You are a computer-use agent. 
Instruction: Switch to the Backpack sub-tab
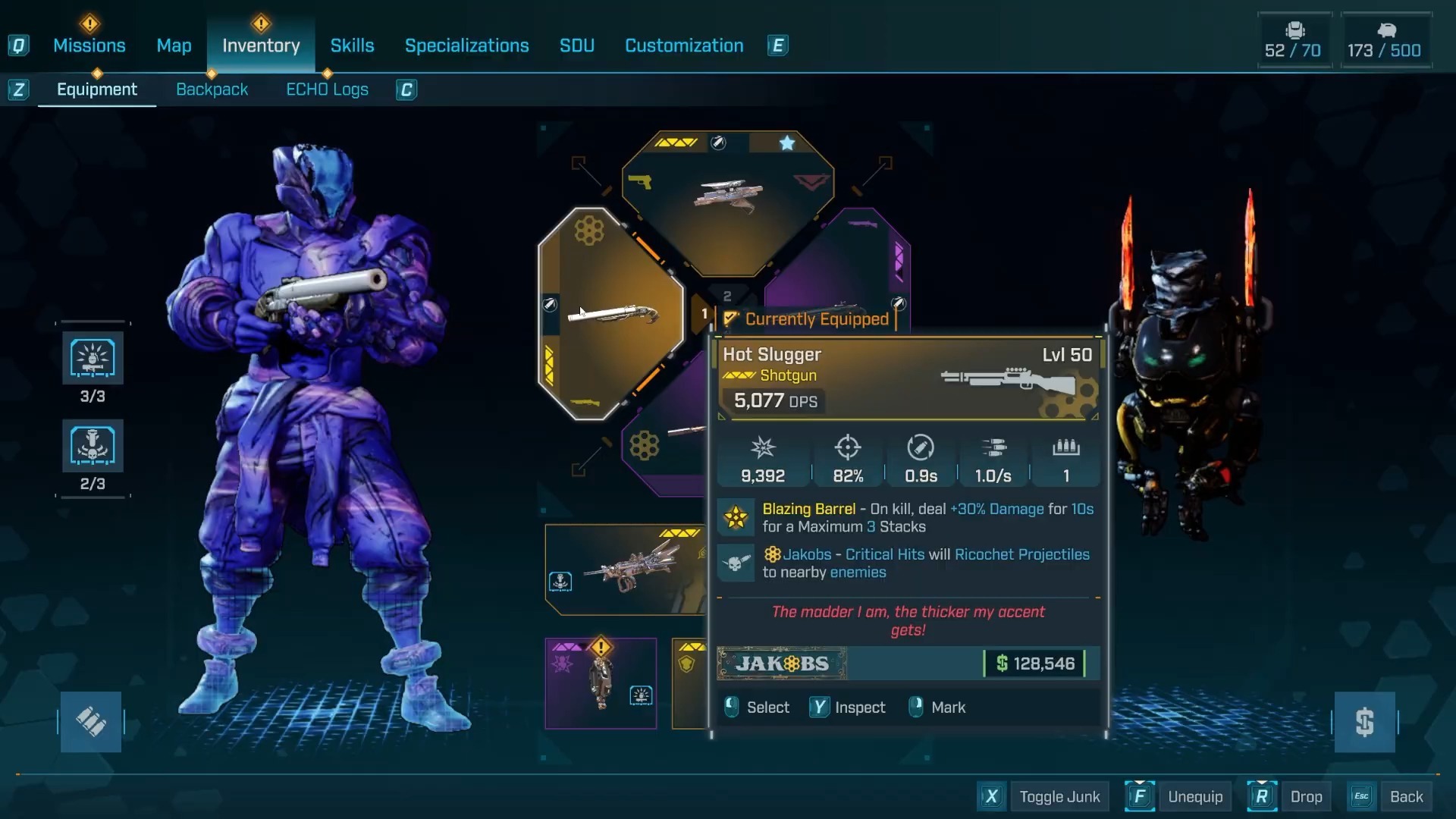[x=212, y=89]
